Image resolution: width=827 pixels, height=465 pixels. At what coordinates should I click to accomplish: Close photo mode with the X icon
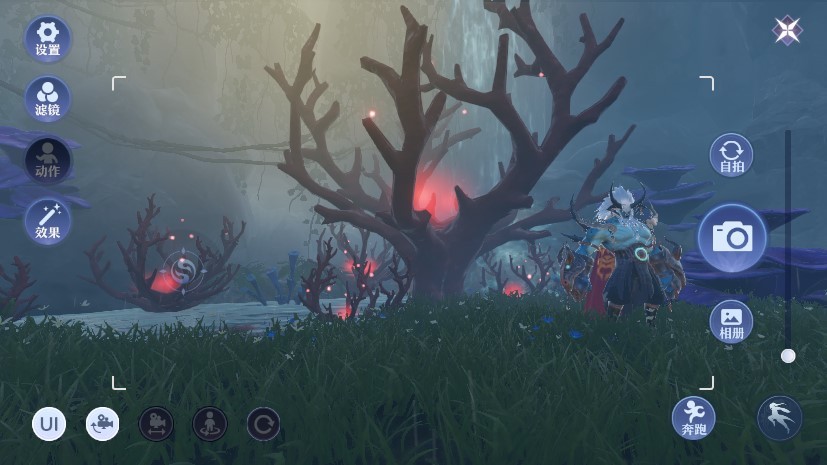coord(788,30)
